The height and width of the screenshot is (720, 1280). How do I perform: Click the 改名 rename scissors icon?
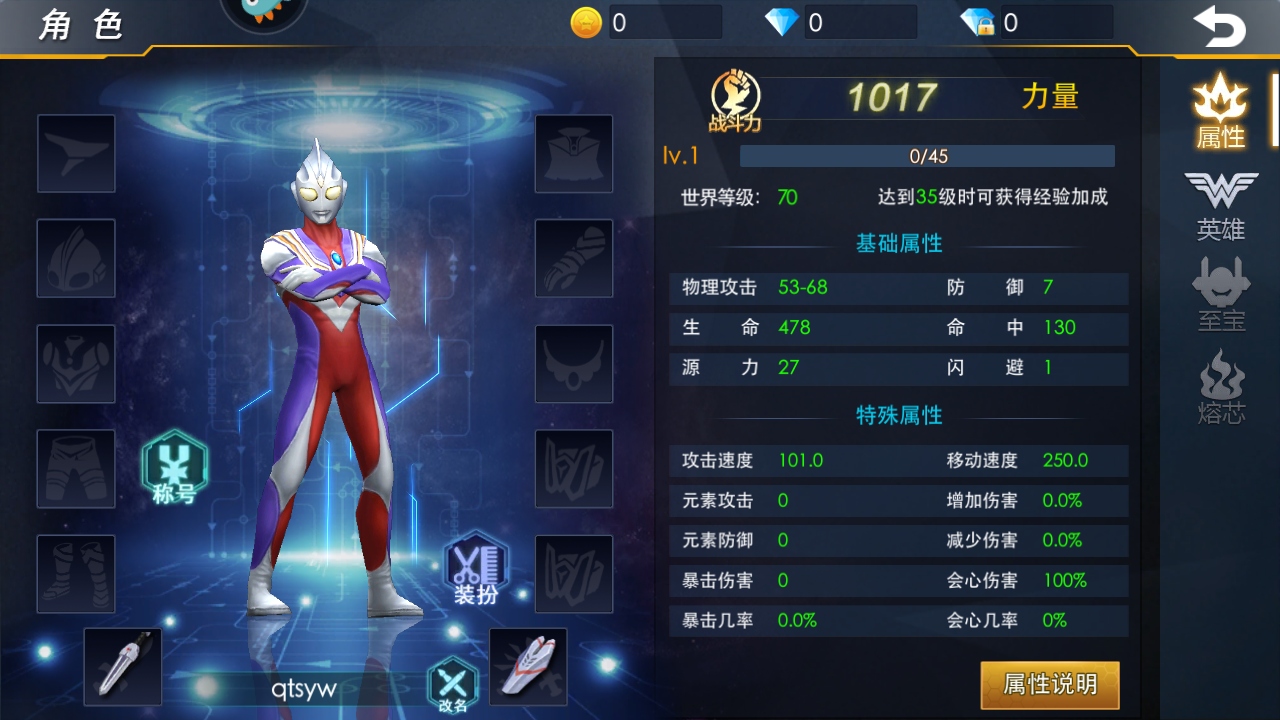click(x=452, y=684)
